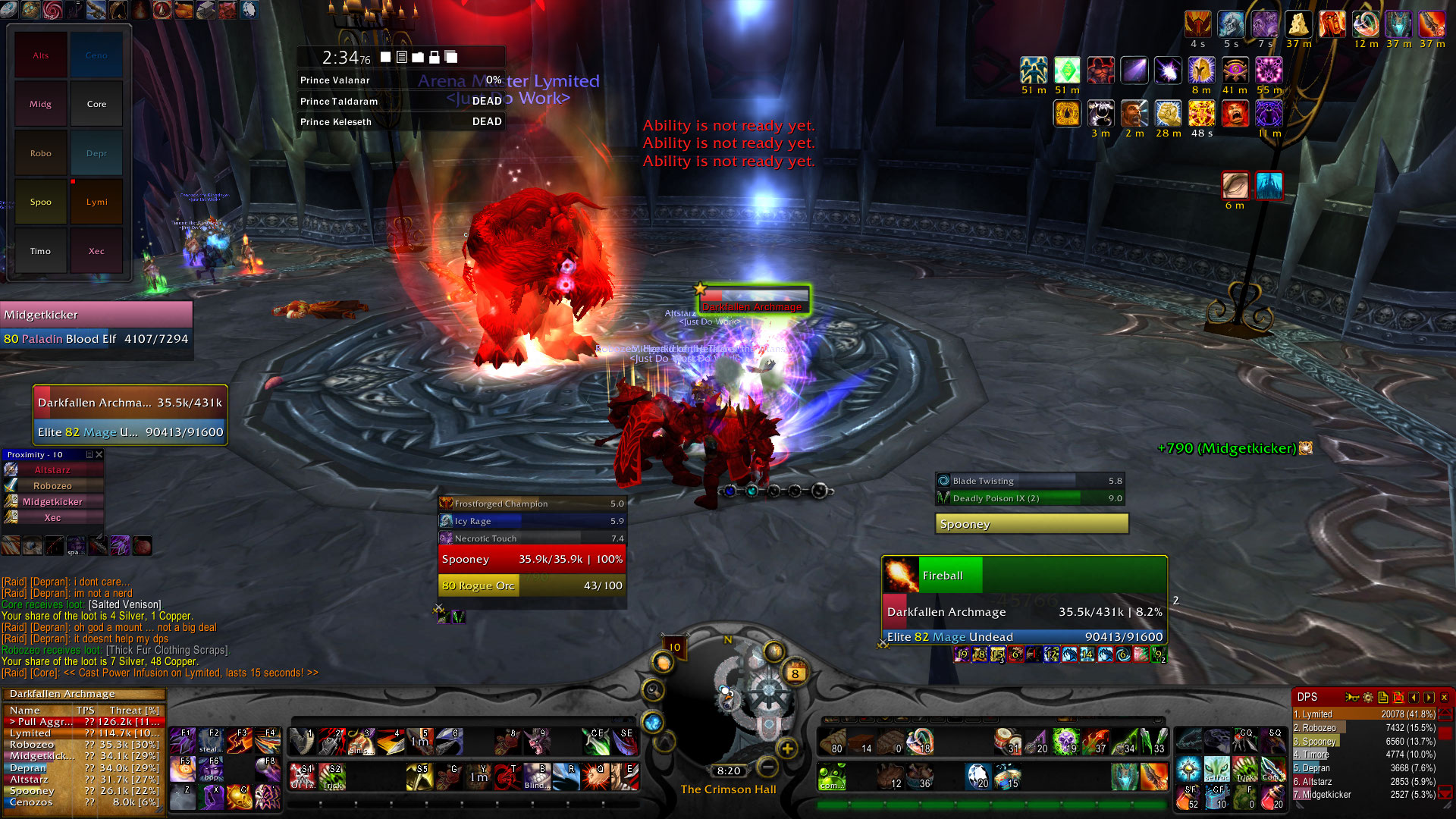Select Midgetkicker focus unit frame
The width and height of the screenshot is (1456, 819).
pyautogui.click(x=96, y=326)
